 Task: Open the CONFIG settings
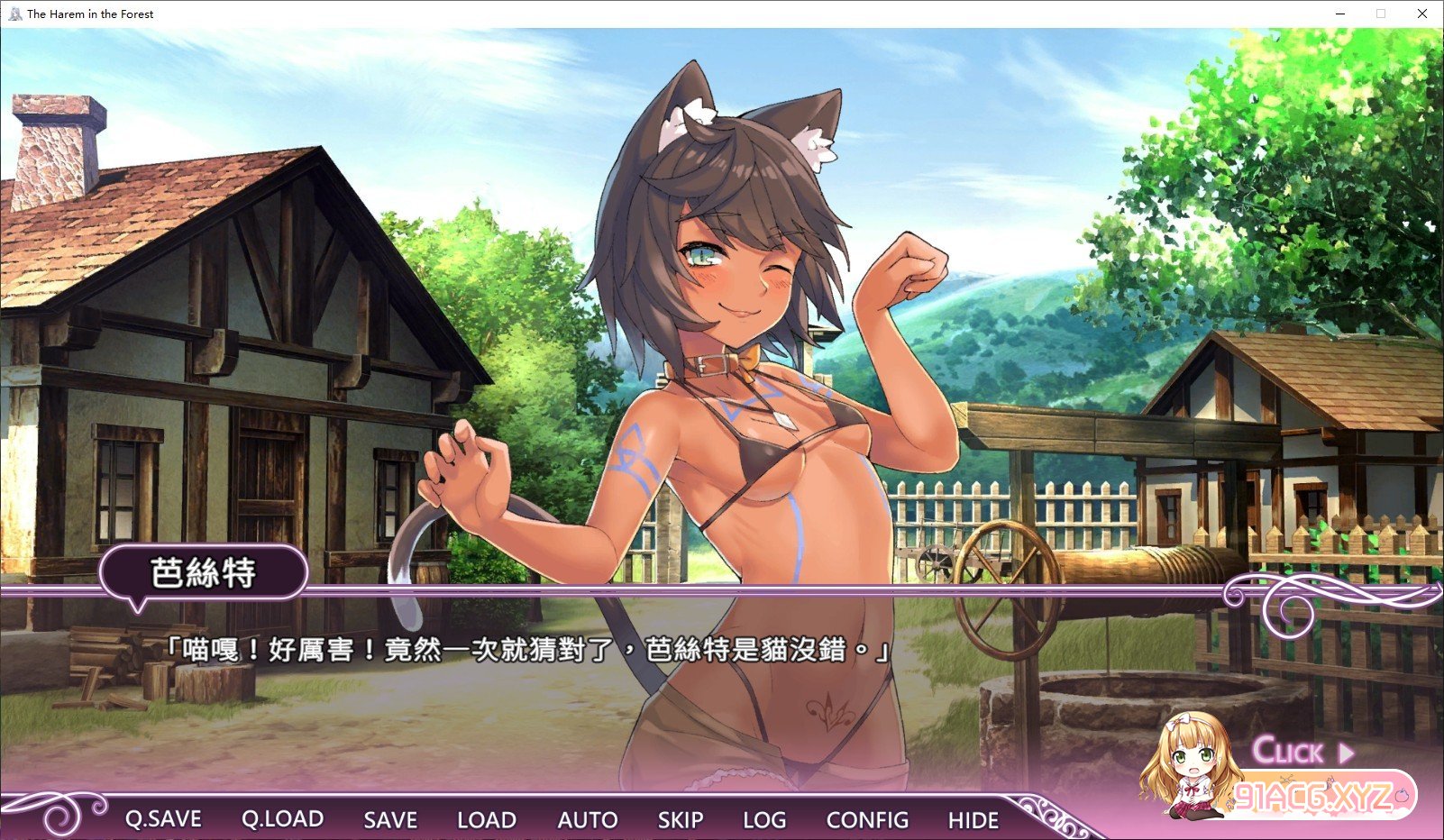click(x=867, y=819)
